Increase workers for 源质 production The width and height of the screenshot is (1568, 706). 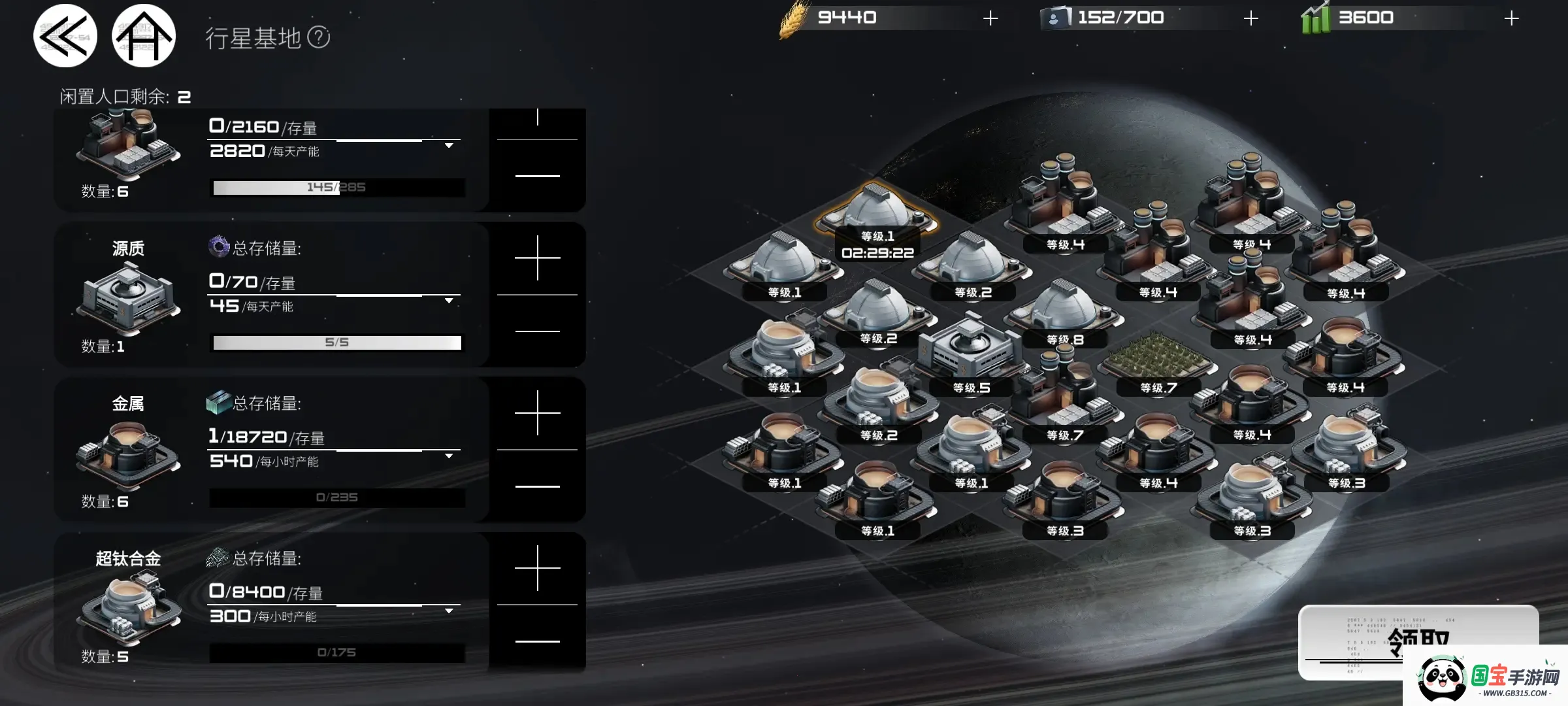point(537,258)
